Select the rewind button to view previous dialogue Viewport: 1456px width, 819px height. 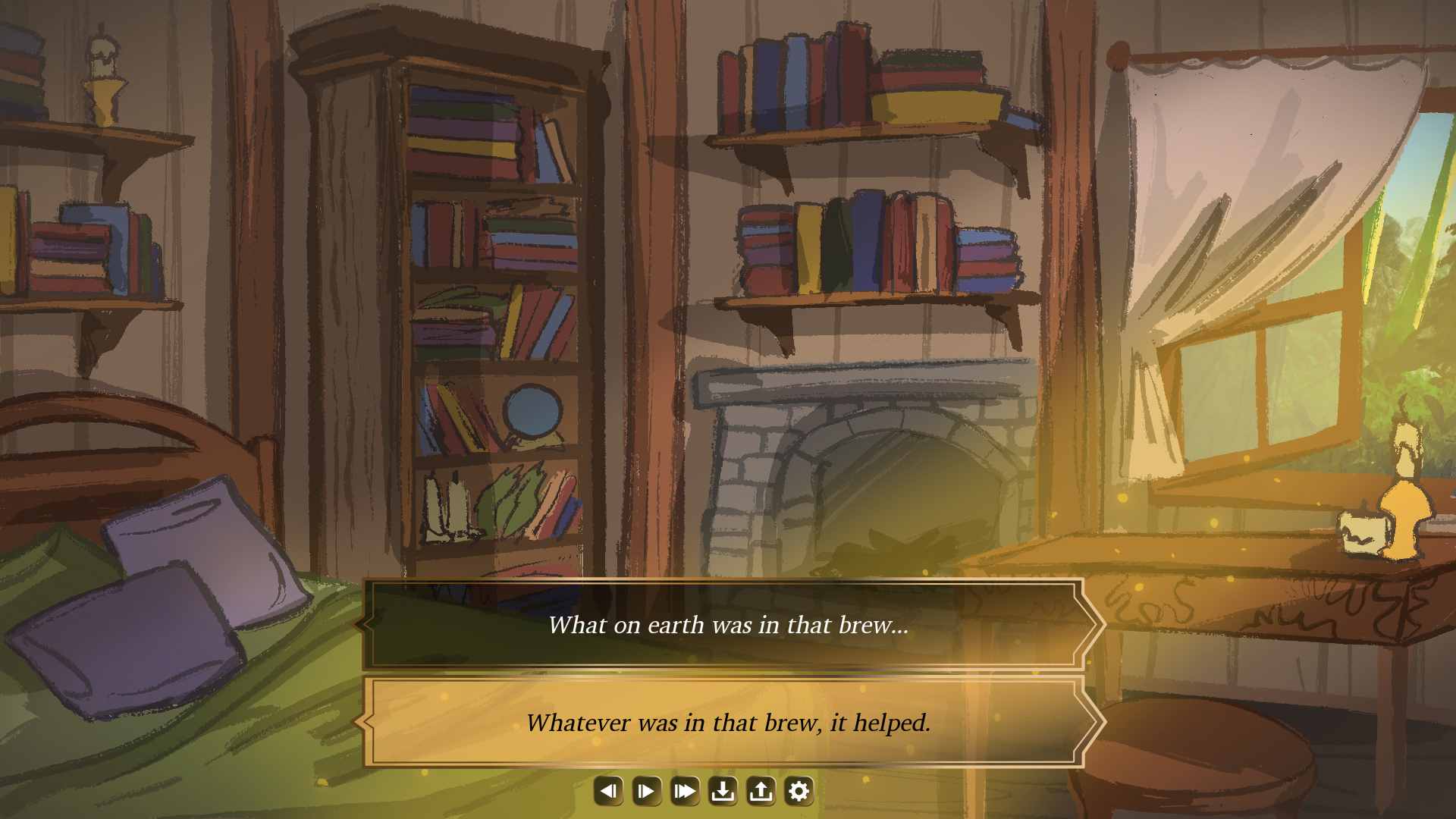(608, 790)
